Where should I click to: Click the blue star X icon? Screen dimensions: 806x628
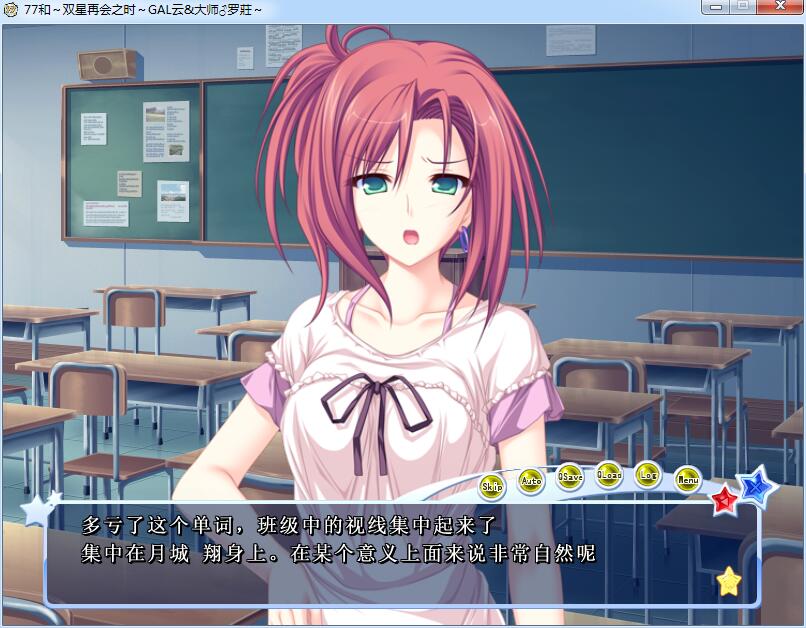pyautogui.click(x=758, y=486)
